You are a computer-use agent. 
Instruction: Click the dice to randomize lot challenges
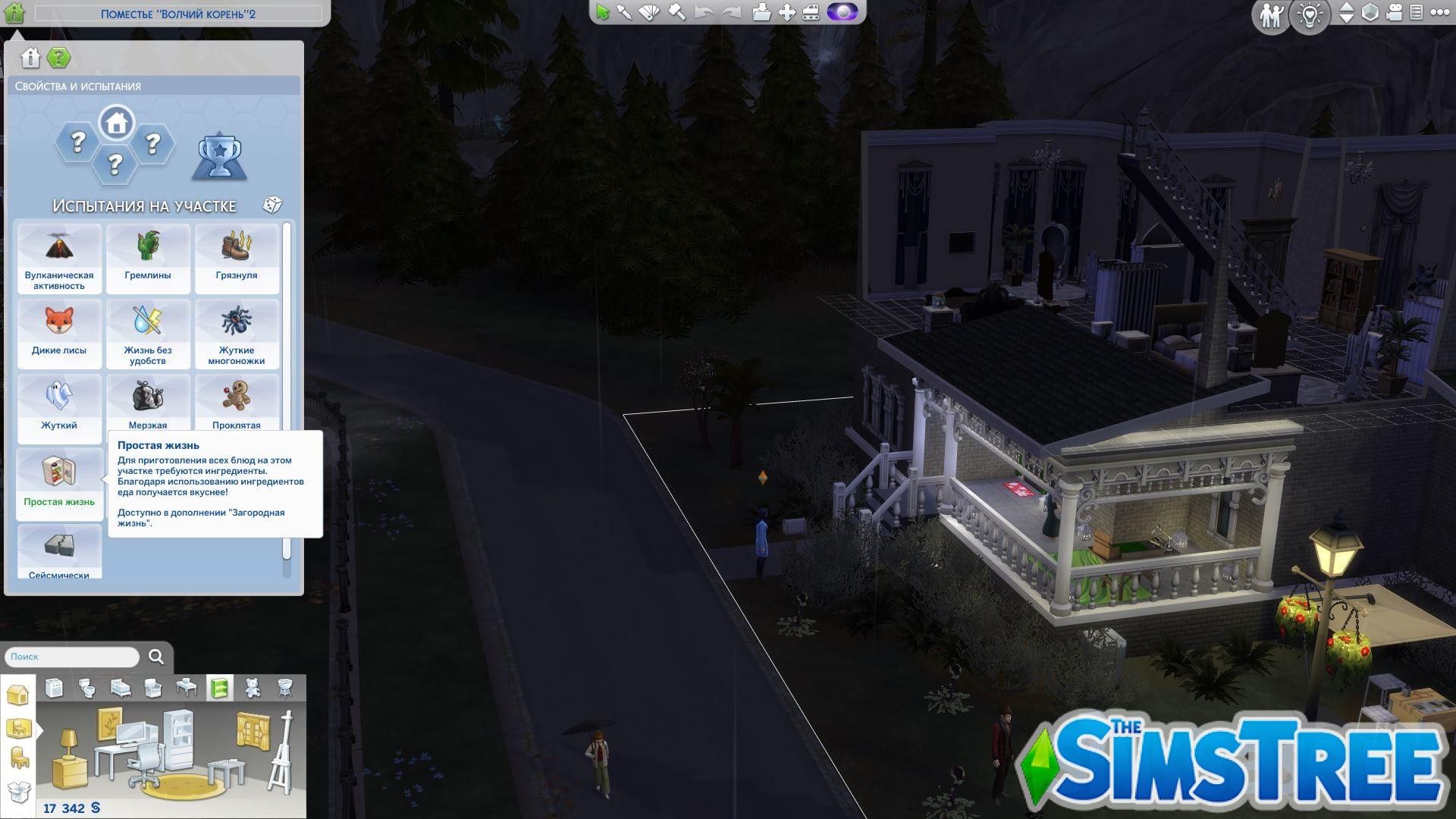(271, 204)
